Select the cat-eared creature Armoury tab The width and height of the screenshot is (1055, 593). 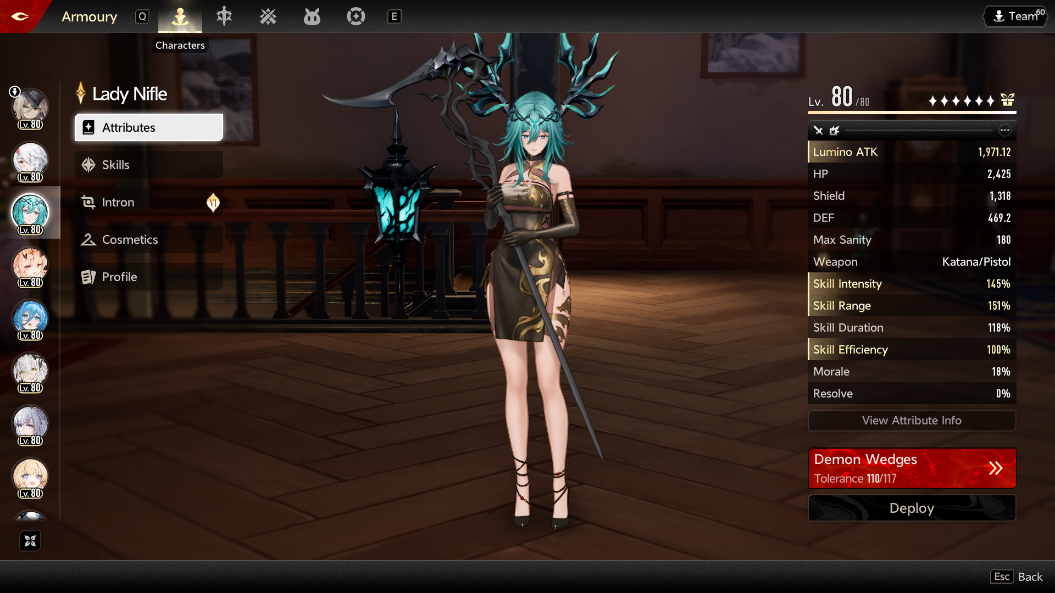point(311,16)
